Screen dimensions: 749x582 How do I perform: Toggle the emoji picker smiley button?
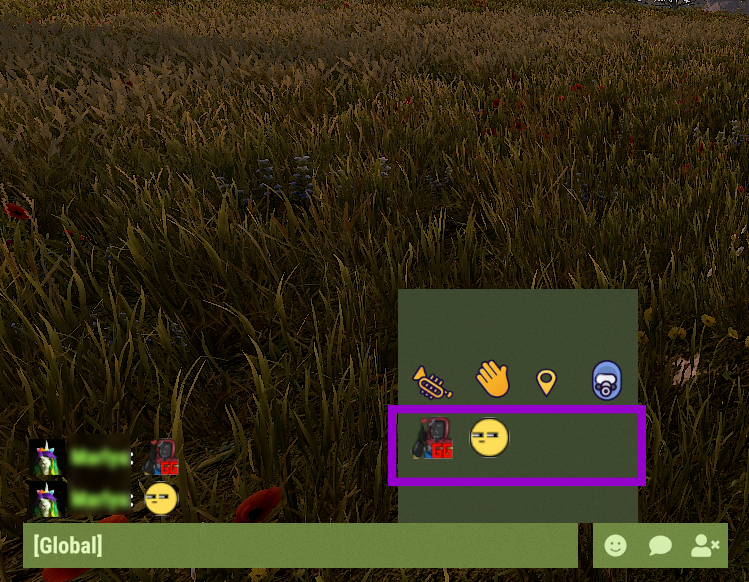click(616, 546)
